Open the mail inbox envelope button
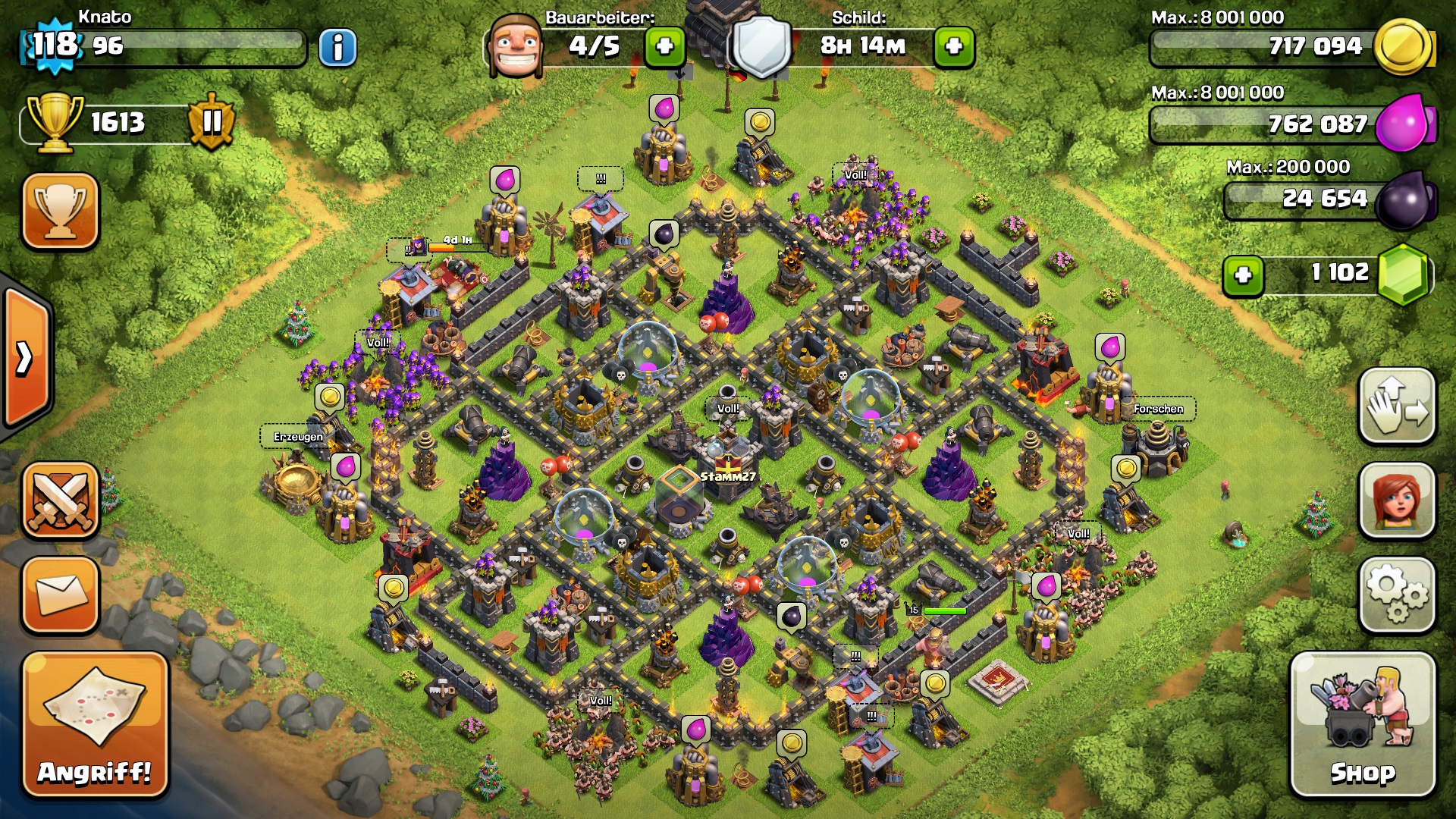The image size is (1456, 819). [x=61, y=595]
